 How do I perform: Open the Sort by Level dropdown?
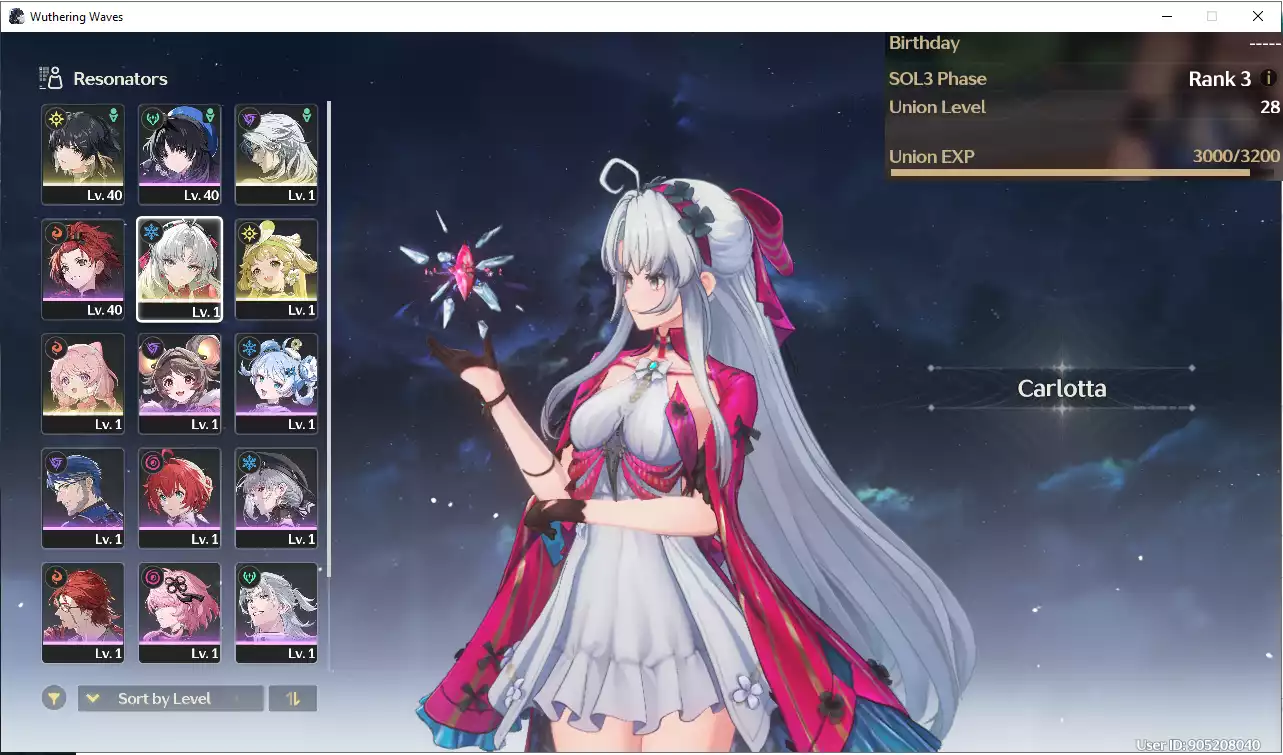coord(170,698)
